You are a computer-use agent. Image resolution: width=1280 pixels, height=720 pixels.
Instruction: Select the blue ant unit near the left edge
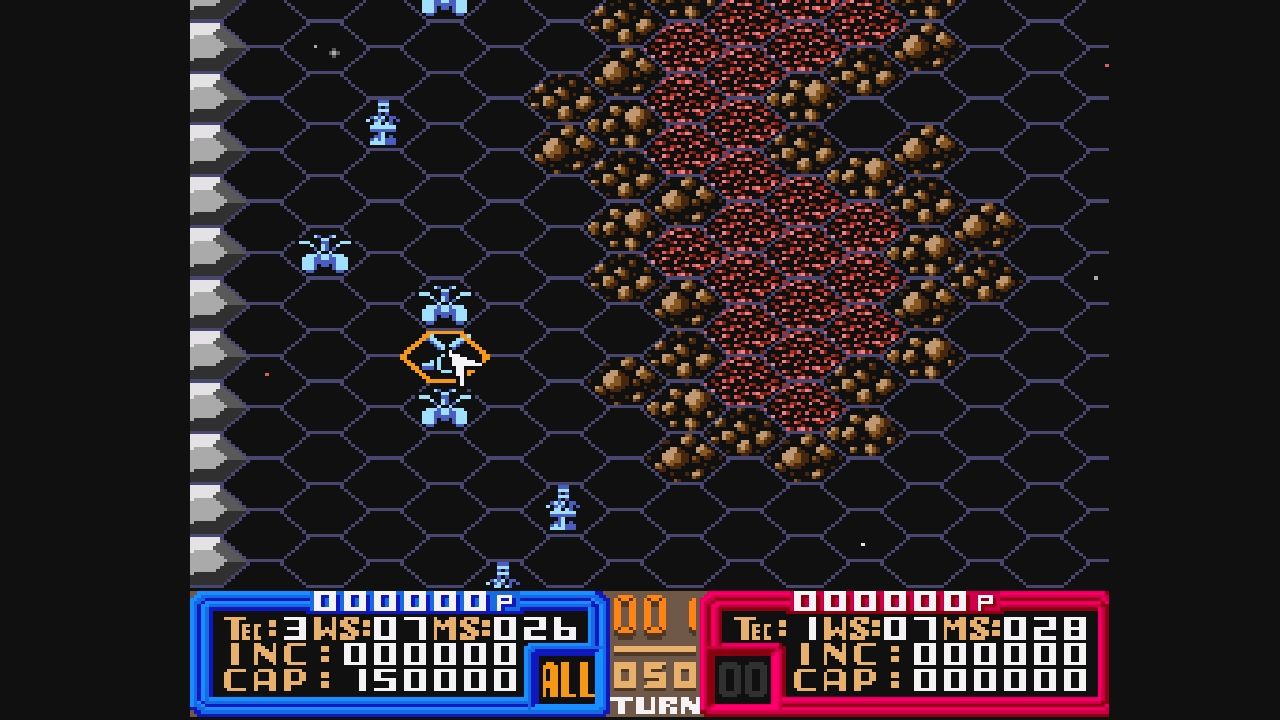tap(325, 255)
